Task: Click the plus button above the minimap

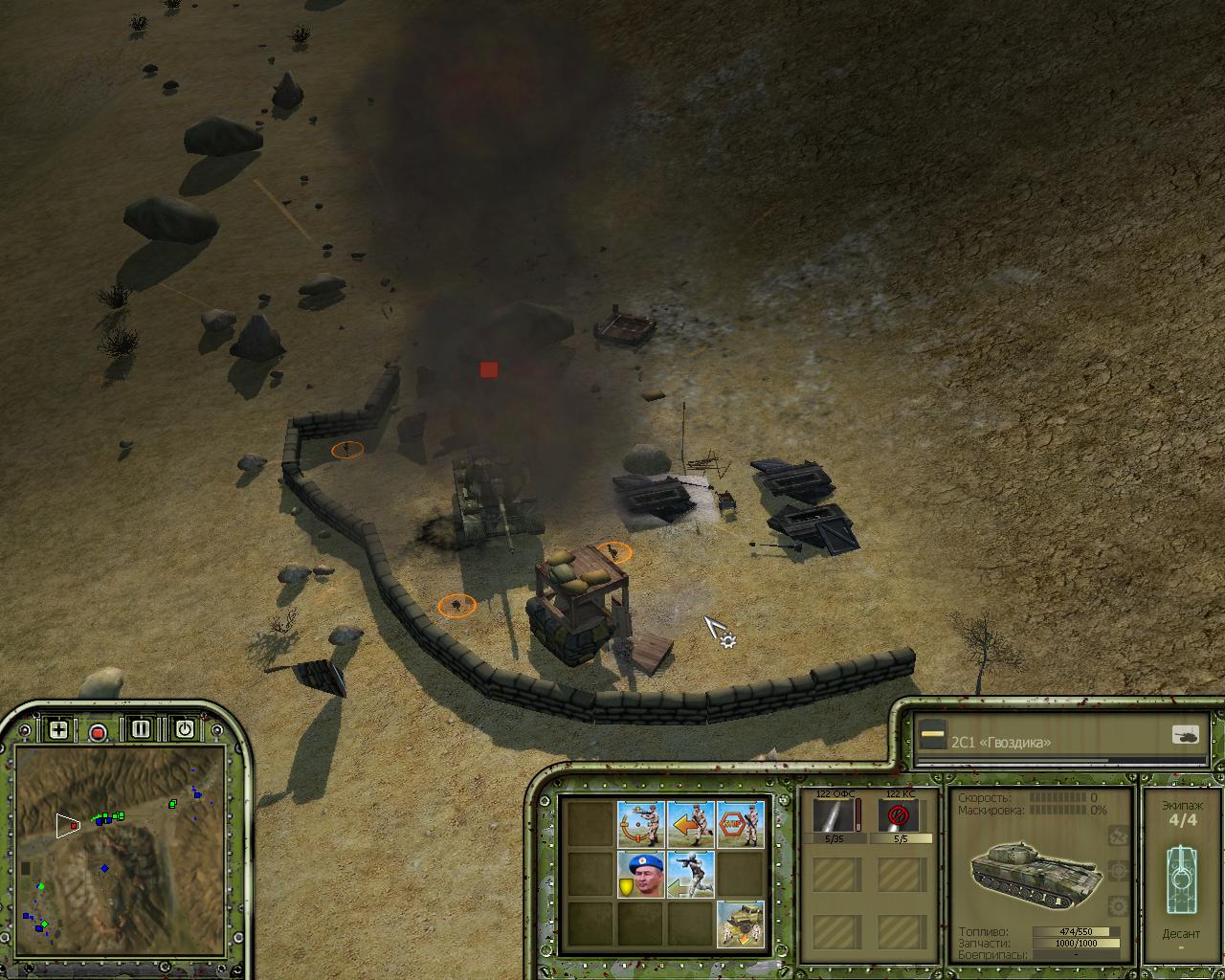Action: (58, 729)
